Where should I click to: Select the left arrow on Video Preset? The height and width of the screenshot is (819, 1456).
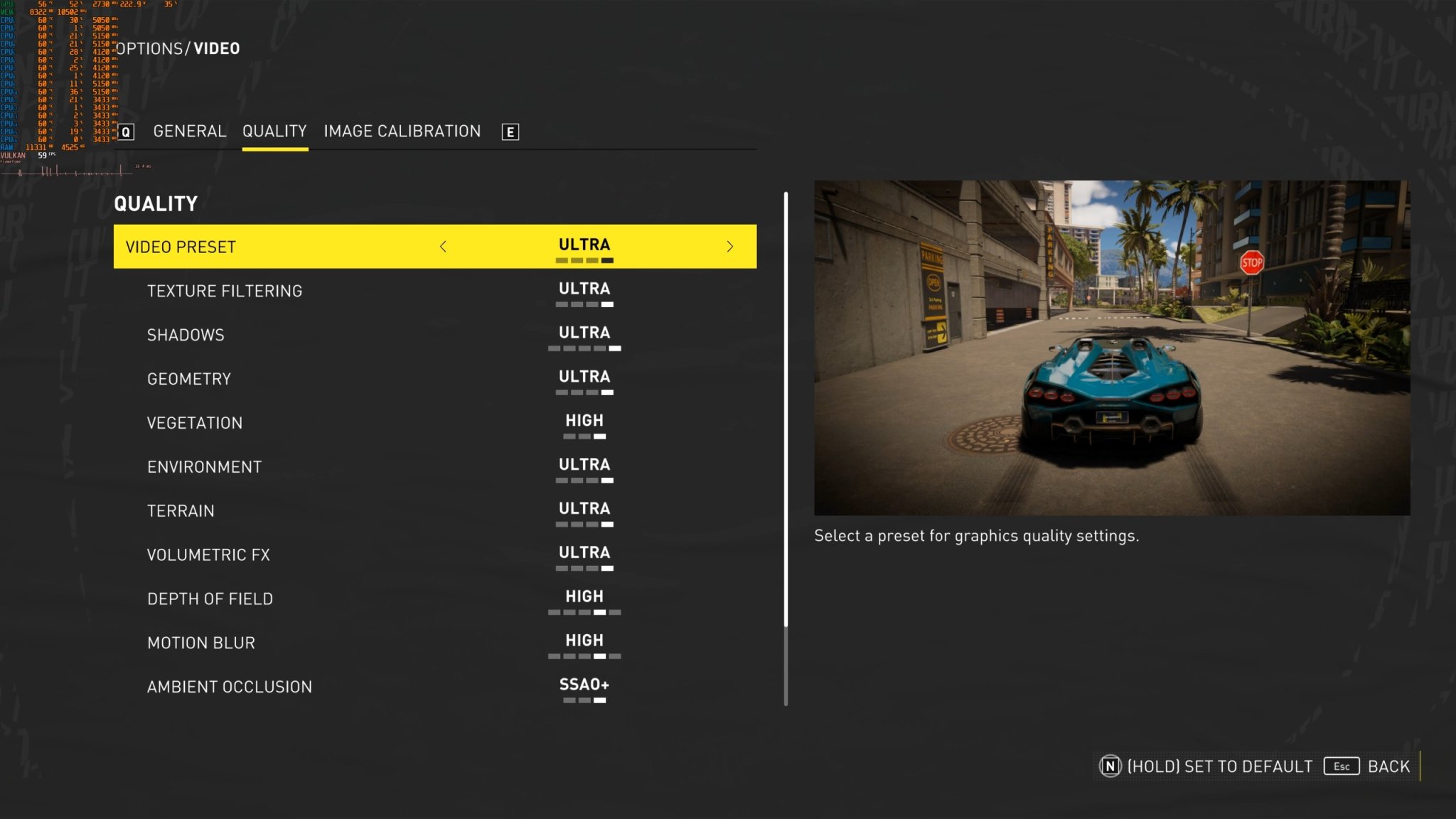[443, 247]
